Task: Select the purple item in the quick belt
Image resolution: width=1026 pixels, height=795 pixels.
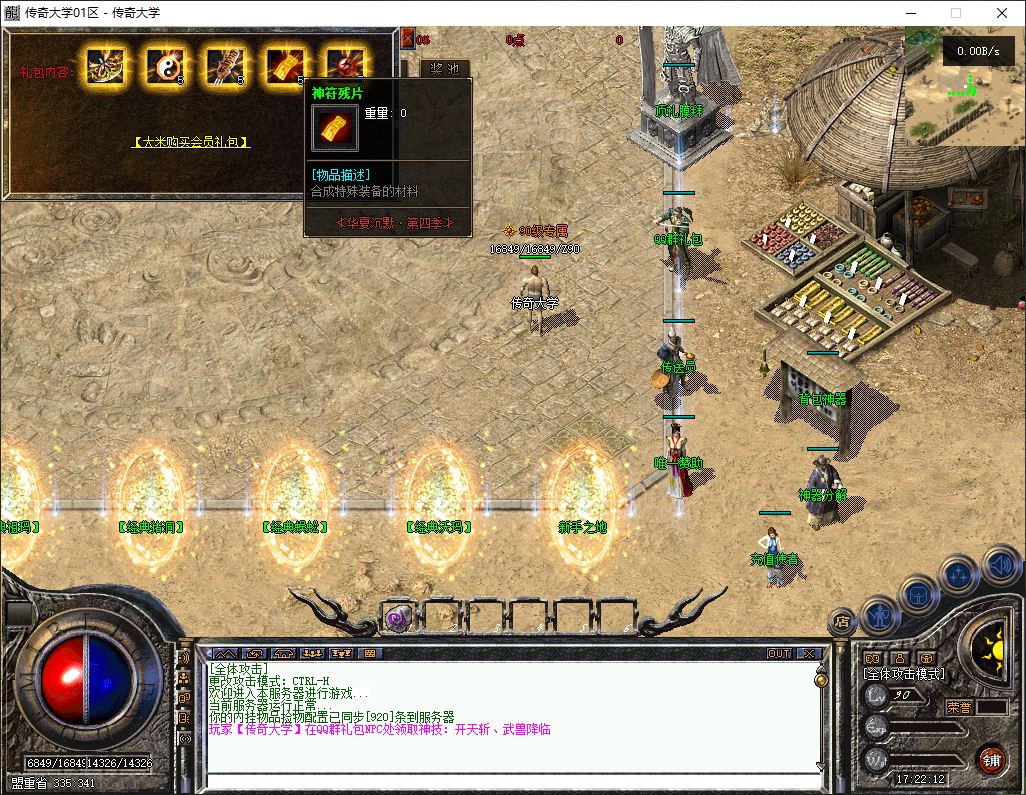Action: [x=397, y=617]
